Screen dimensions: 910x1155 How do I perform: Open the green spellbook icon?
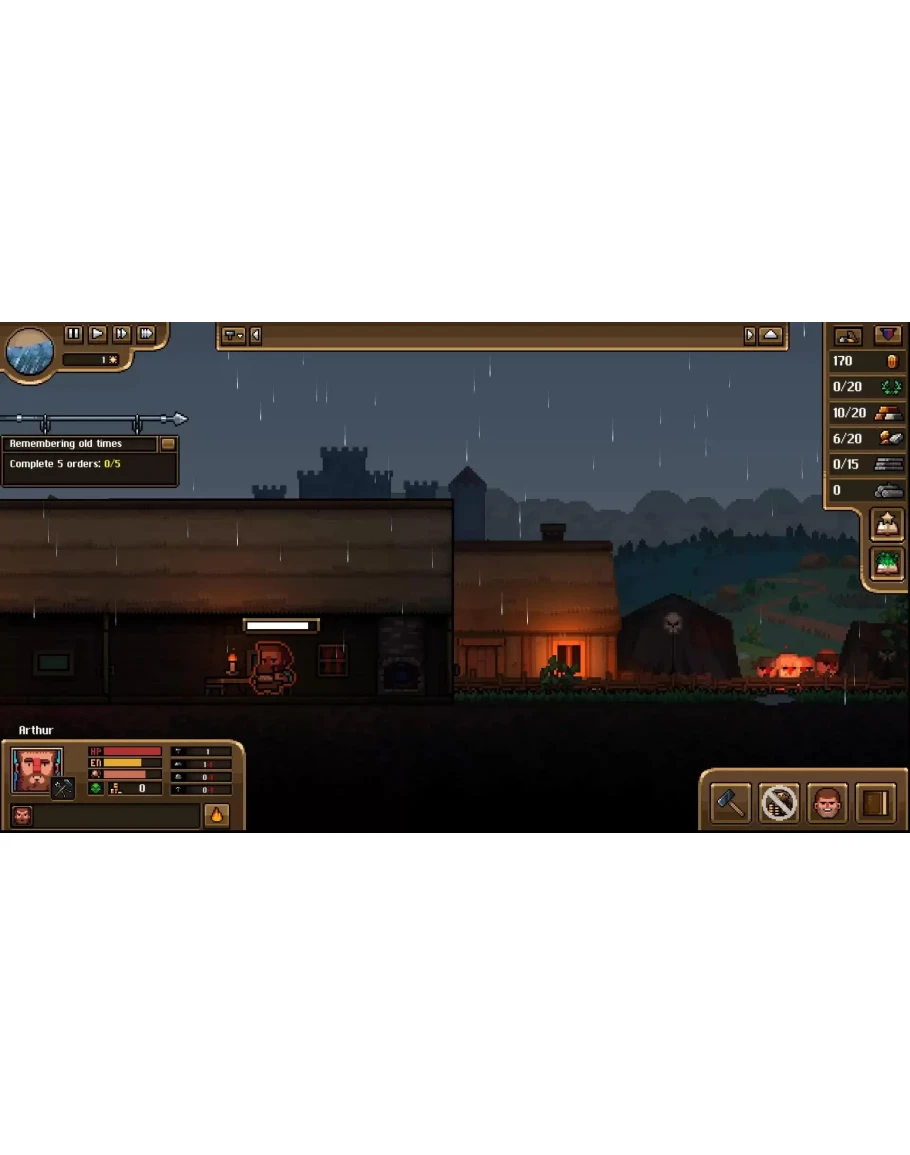pos(887,563)
